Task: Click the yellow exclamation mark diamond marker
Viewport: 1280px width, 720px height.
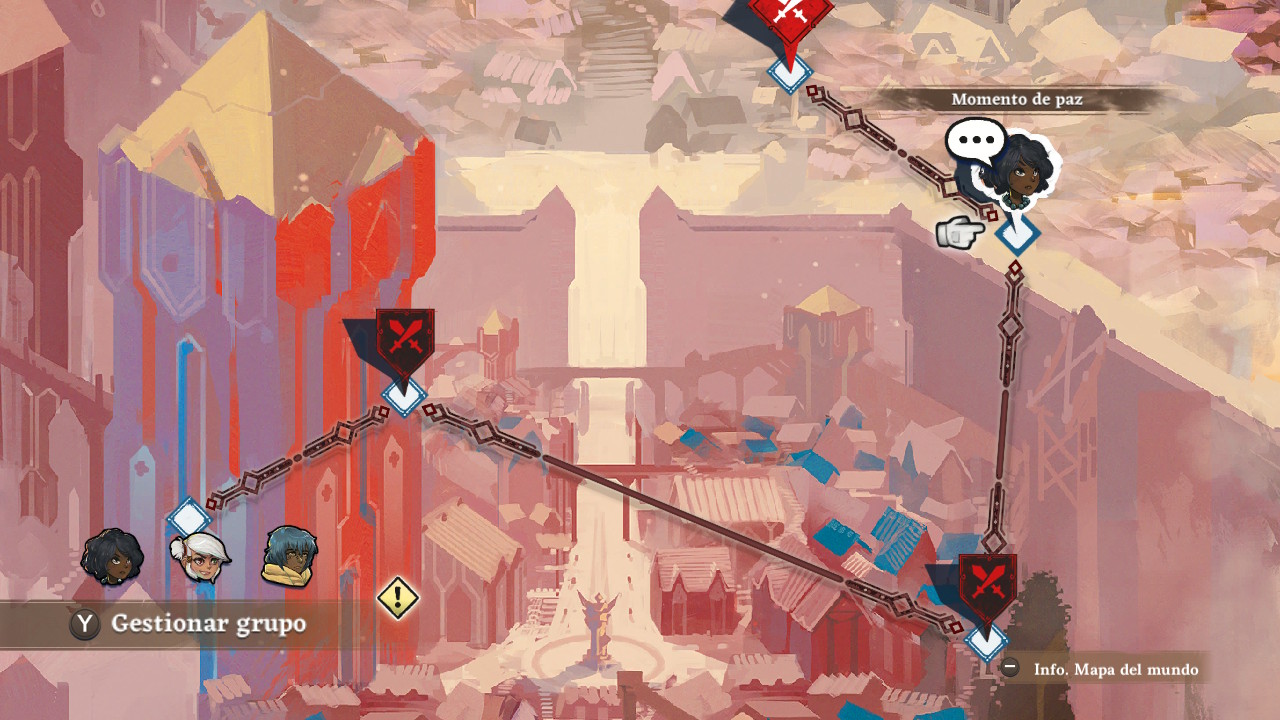Action: [x=397, y=598]
